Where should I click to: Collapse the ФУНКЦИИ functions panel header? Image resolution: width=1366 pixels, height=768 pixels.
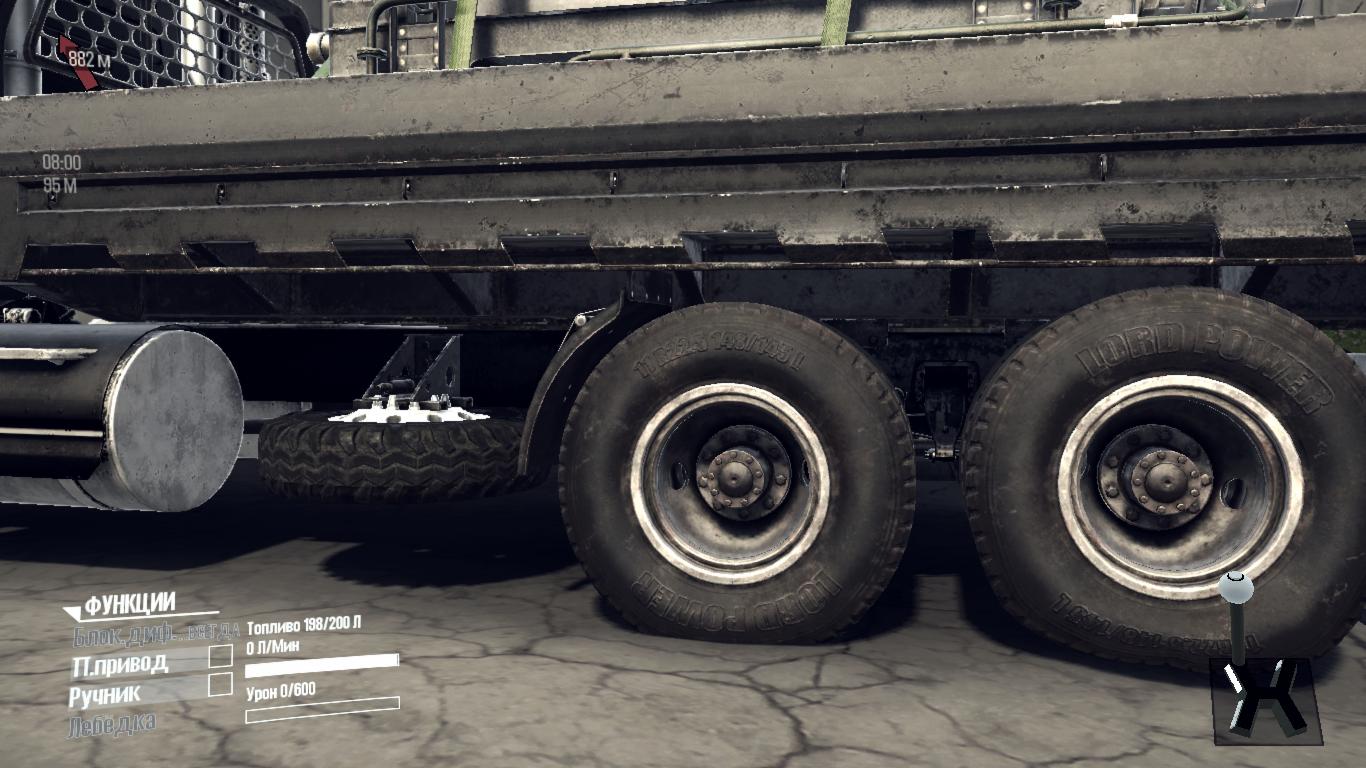click(x=130, y=604)
